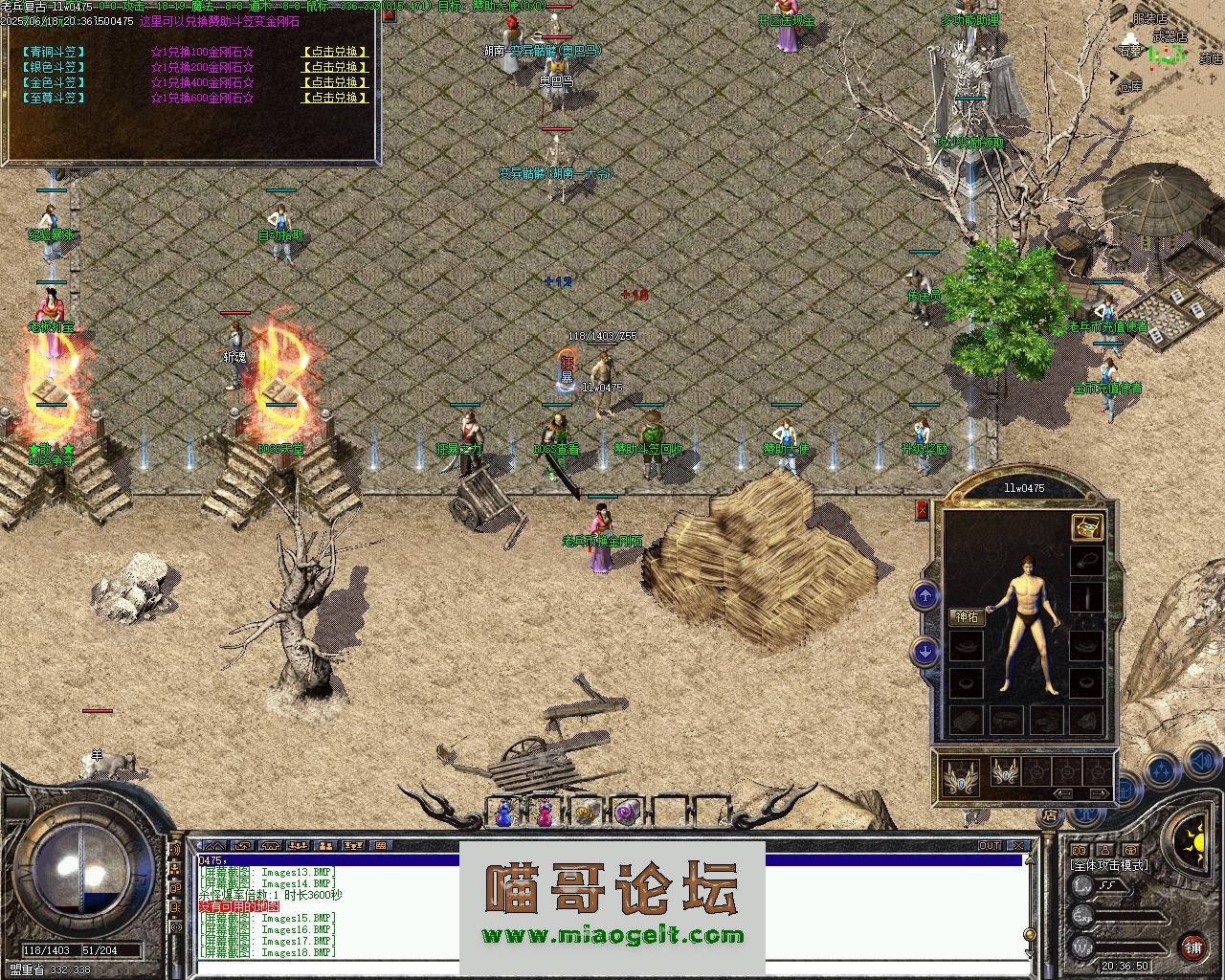1225x980 pixels.
Task: Click the left arrow below emblem slots
Action: pyautogui.click(x=1062, y=793)
